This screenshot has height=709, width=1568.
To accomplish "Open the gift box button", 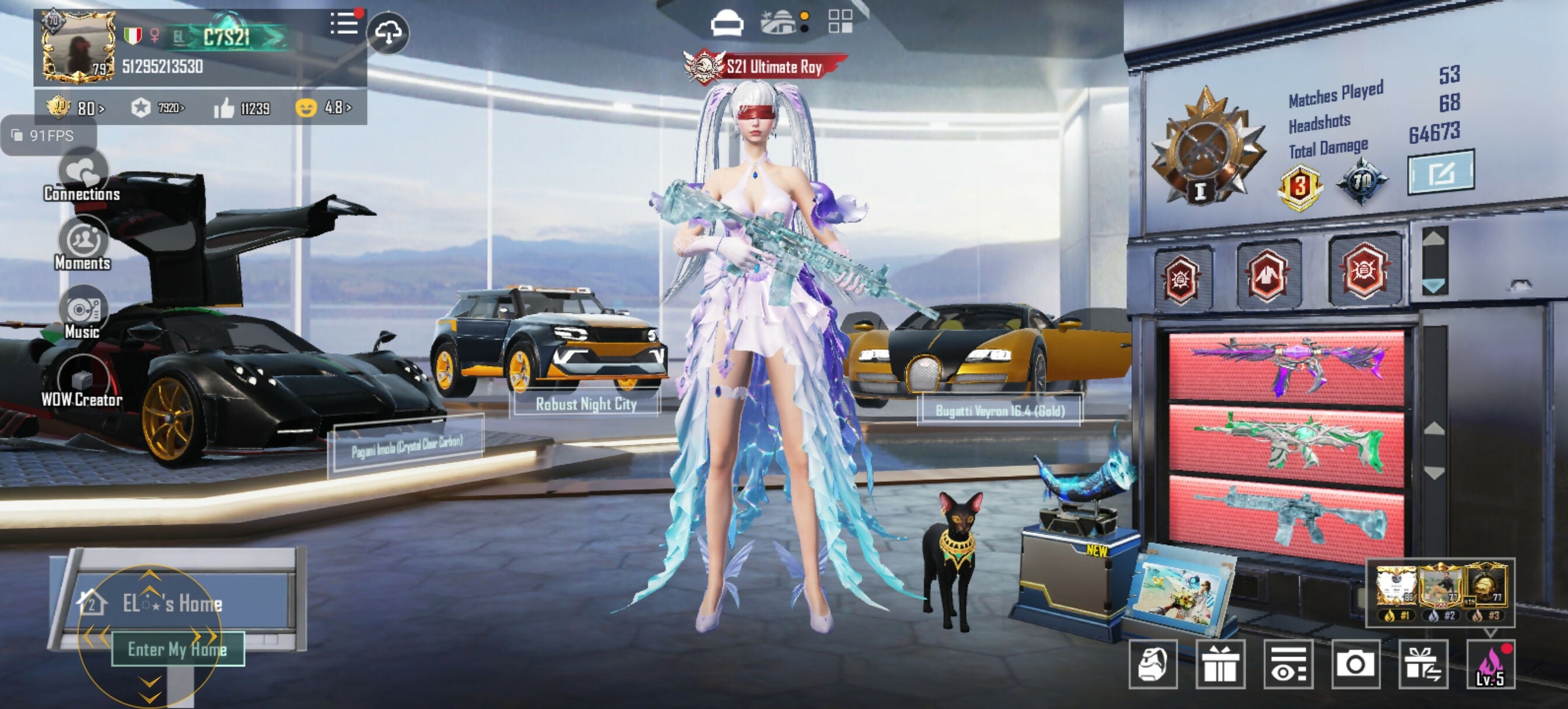I will 1220,664.
